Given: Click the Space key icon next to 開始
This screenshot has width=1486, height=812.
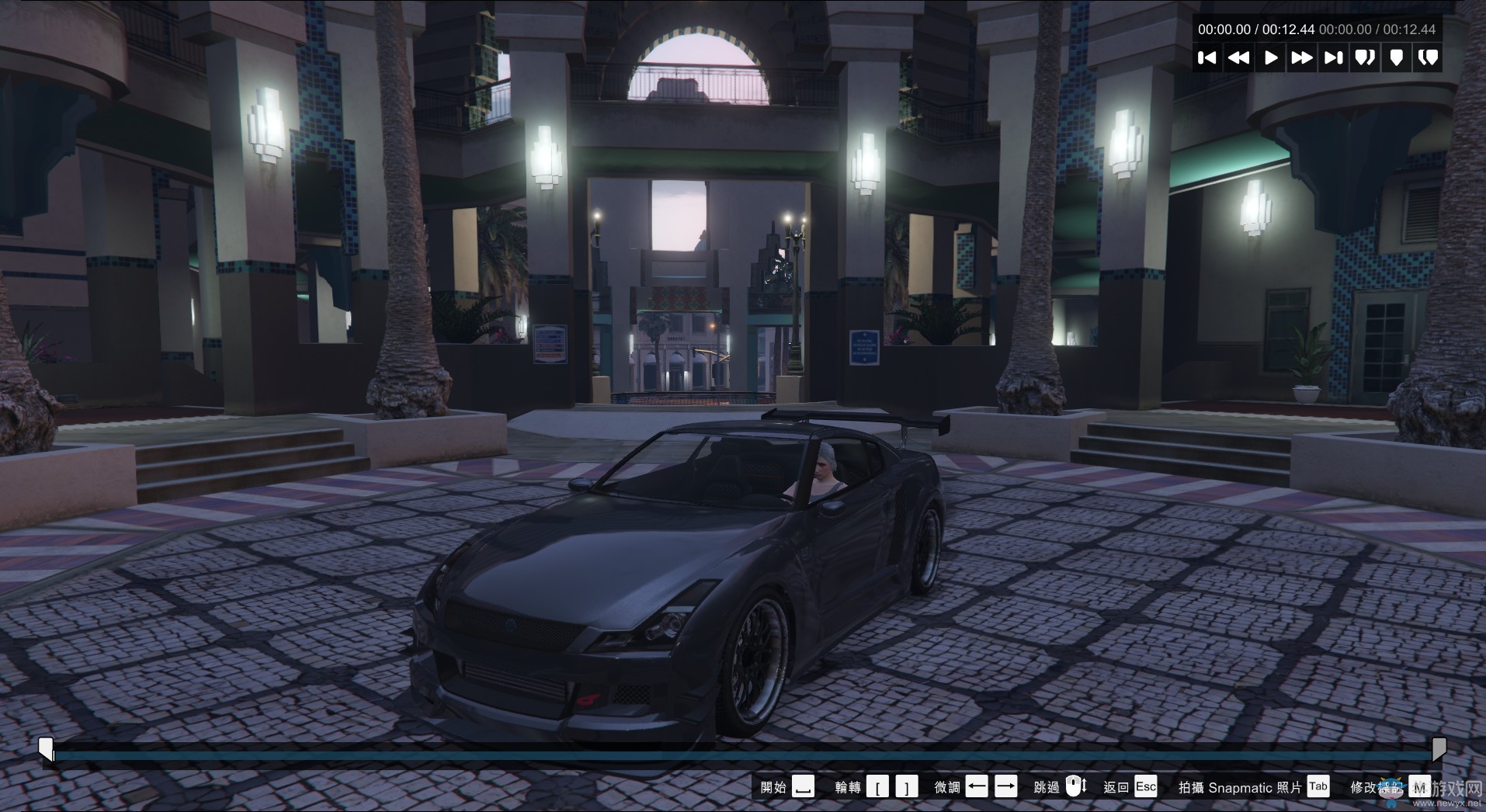Looking at the screenshot, I should click(x=803, y=786).
